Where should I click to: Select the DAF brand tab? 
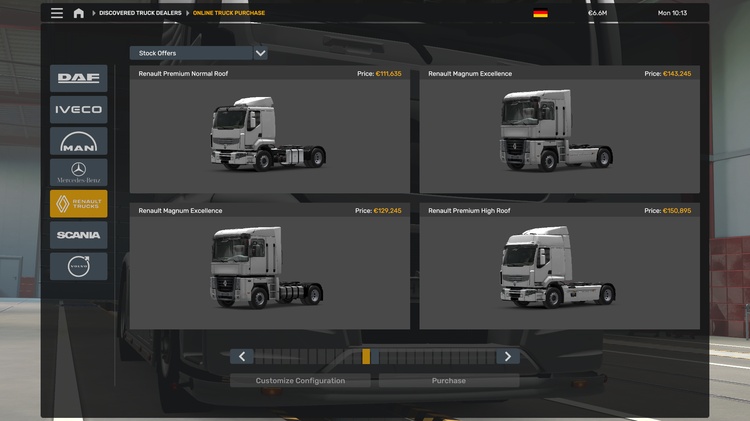[78, 78]
